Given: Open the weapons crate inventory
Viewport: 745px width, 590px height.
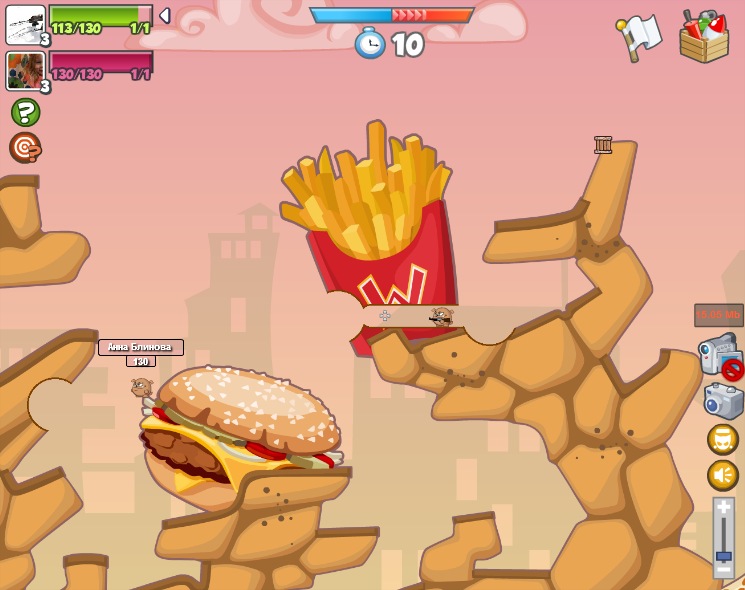Looking at the screenshot, I should click(704, 37).
